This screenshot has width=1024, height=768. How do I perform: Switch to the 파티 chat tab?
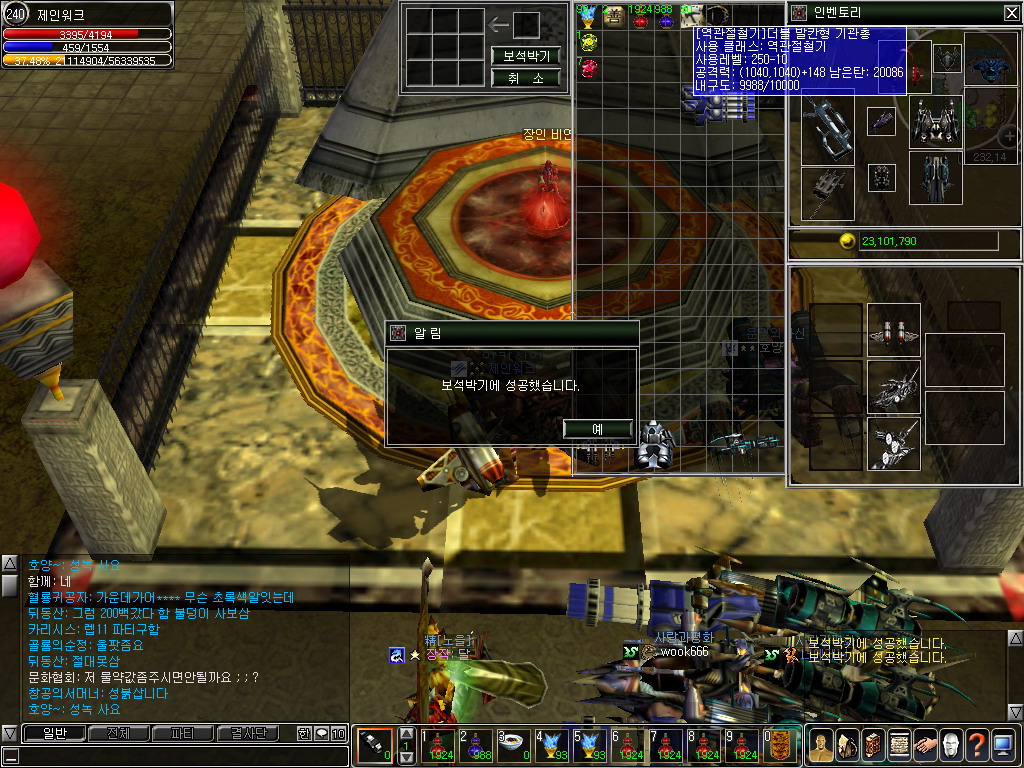coord(183,733)
